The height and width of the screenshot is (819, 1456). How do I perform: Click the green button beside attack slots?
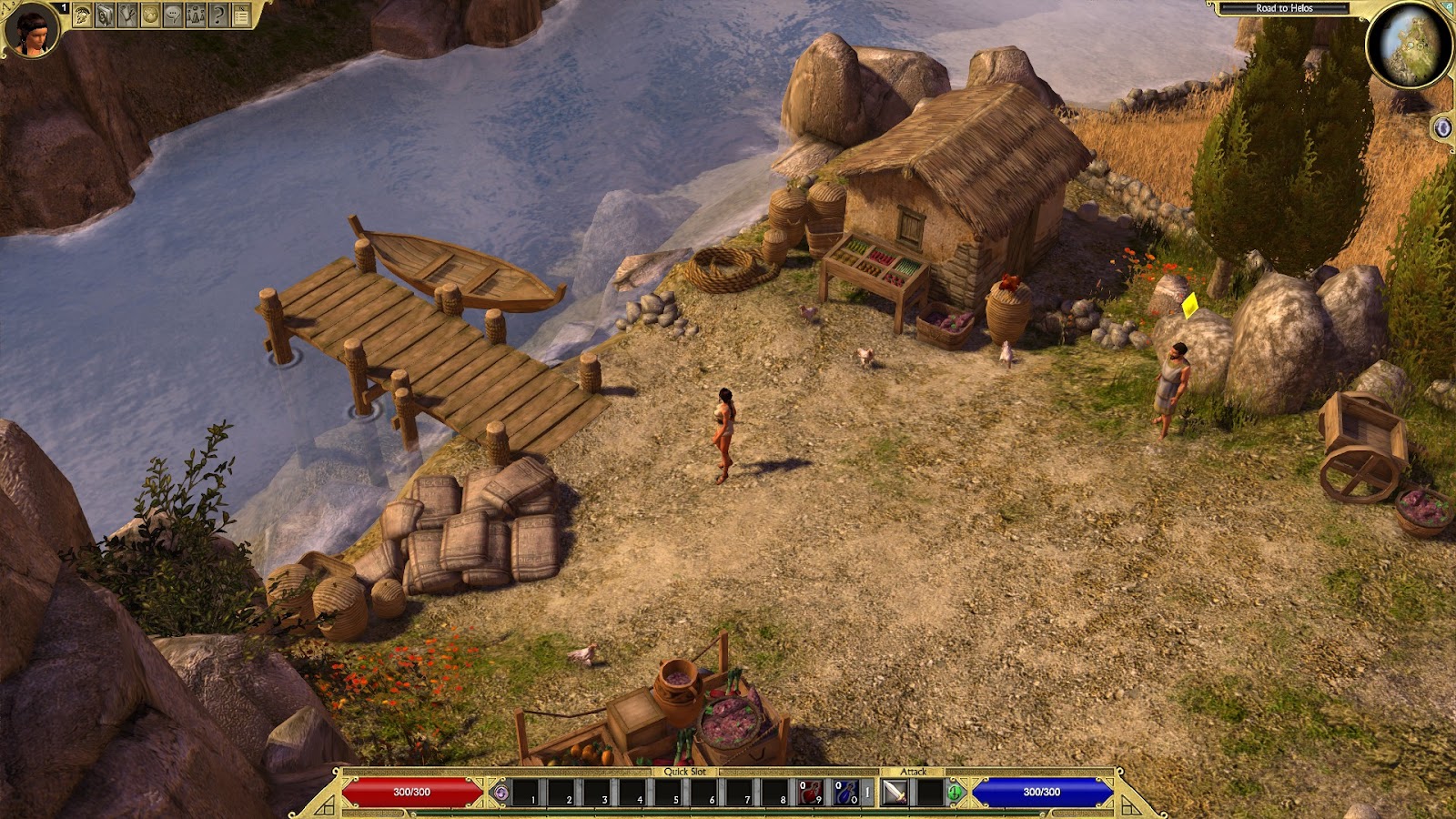955,793
